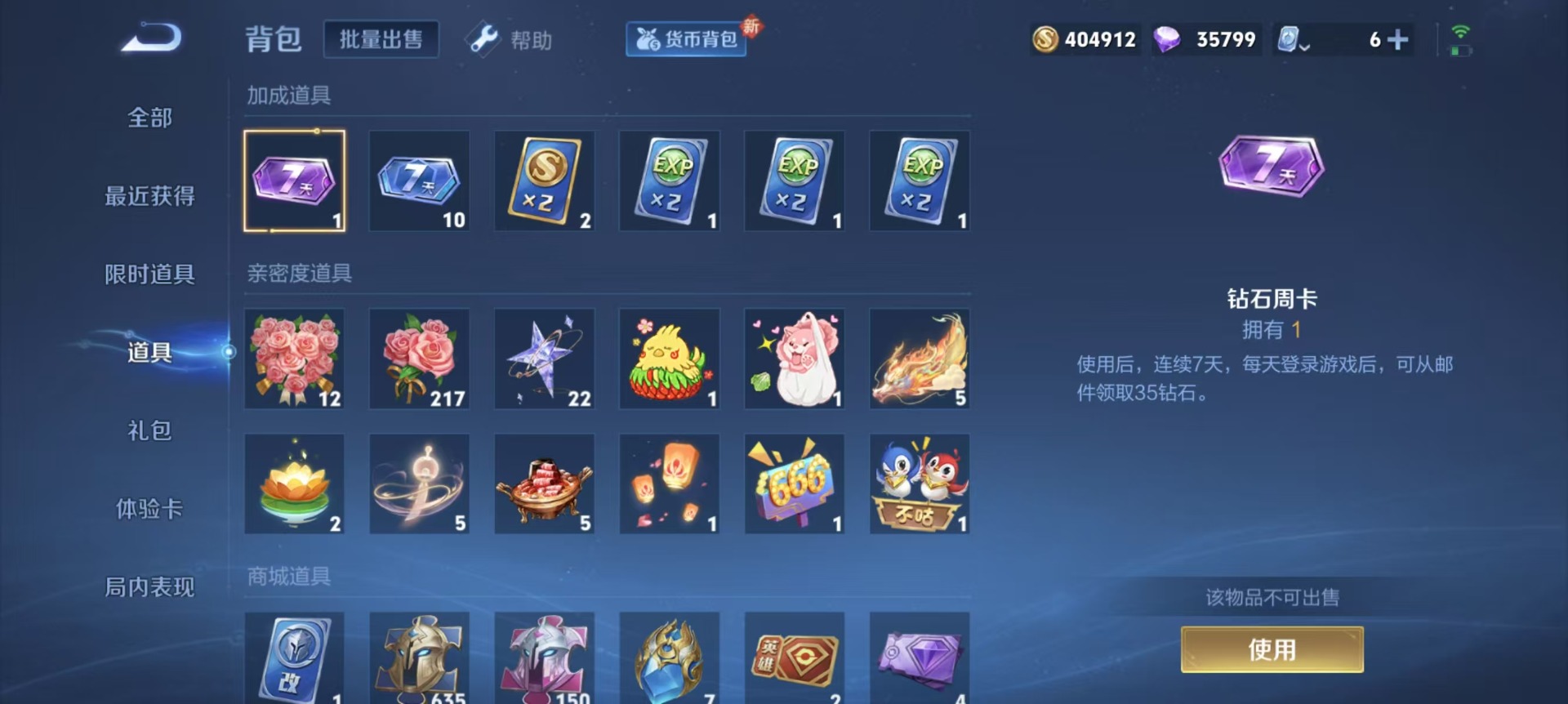
Task: Select the flaming dragon intimacy item
Action: pyautogui.click(x=919, y=357)
